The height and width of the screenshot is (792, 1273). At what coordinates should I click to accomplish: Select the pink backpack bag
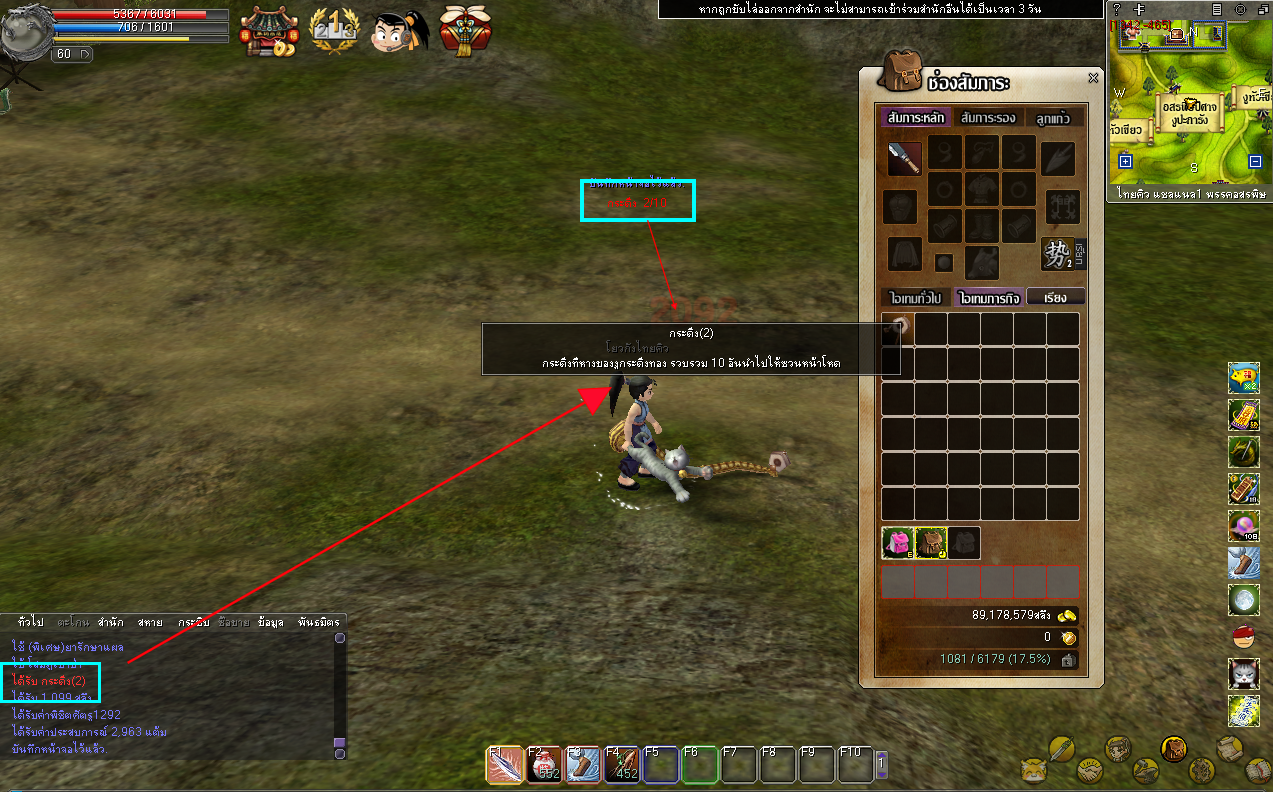point(897,543)
